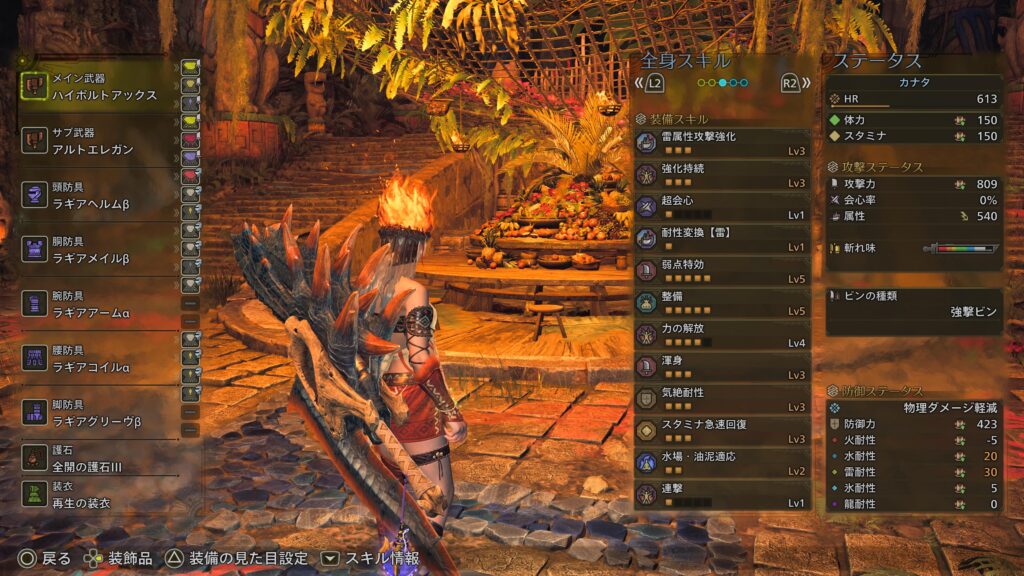Open the 耐性変換【雷】 skill row
Image resolution: width=1024 pixels, height=576 pixels.
click(x=722, y=239)
